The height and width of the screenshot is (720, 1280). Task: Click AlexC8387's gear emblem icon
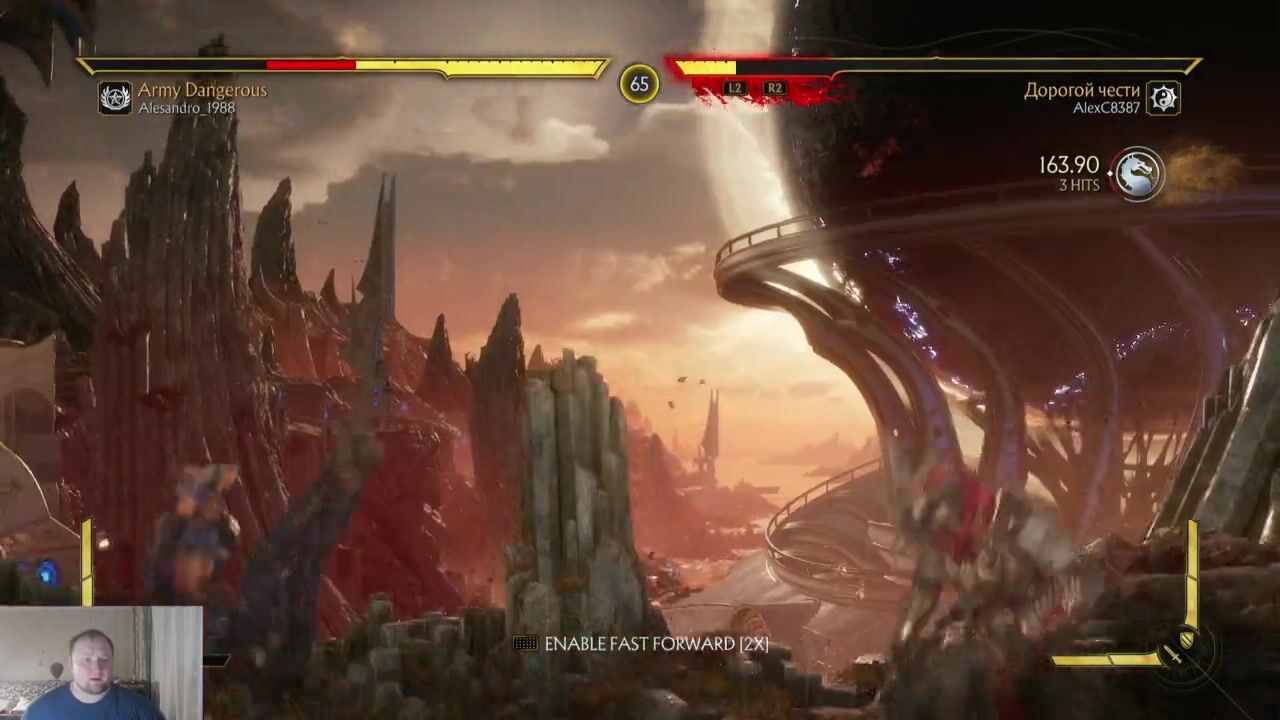[1163, 98]
